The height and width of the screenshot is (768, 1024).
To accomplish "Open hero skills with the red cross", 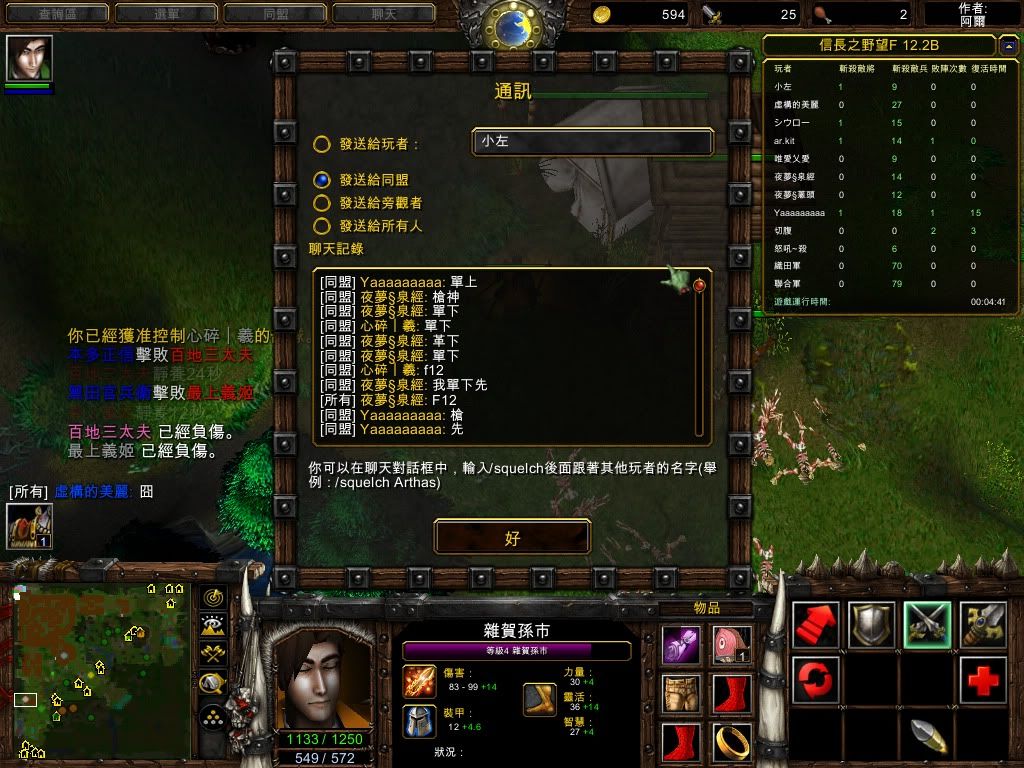I will 983,681.
